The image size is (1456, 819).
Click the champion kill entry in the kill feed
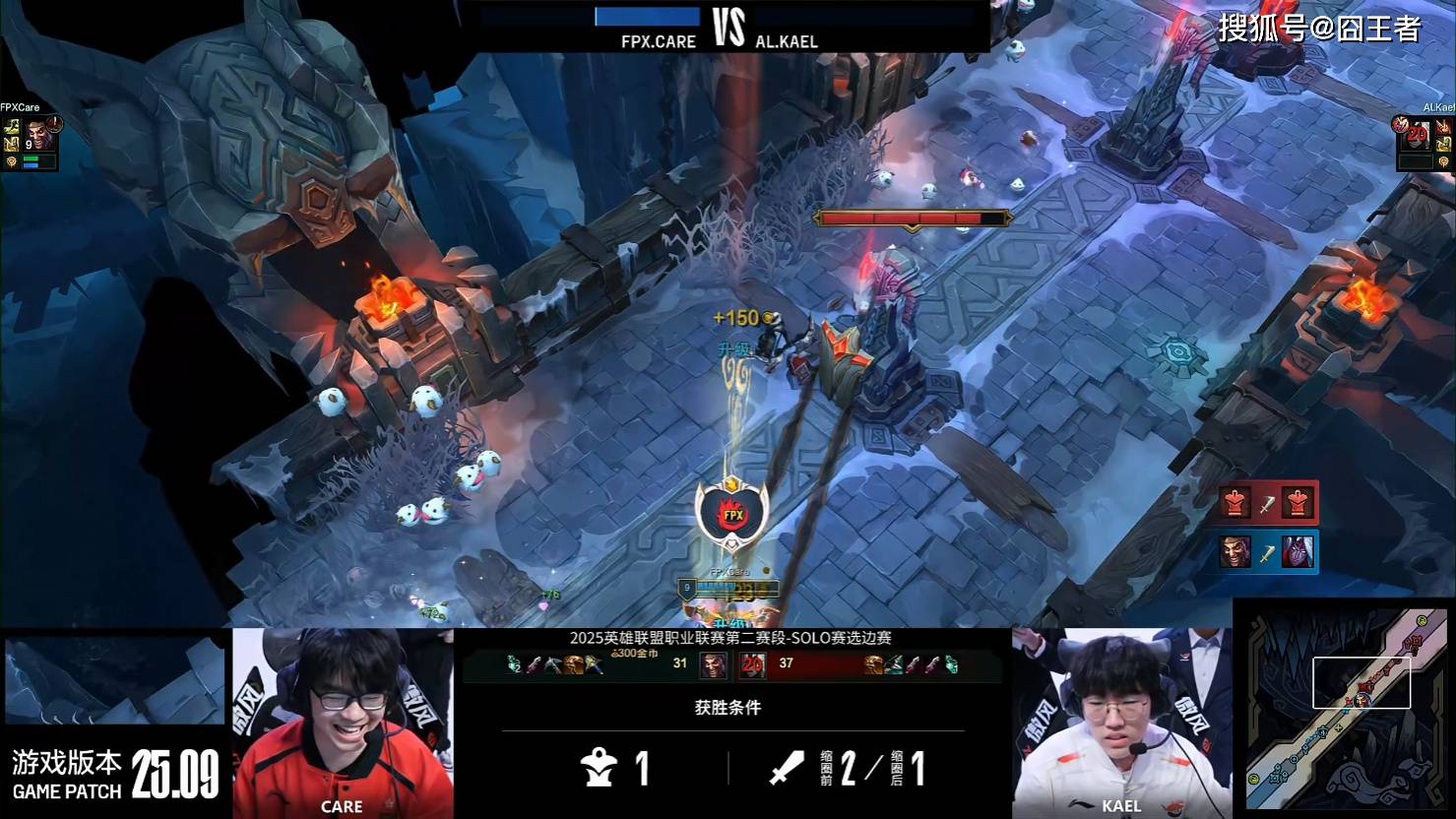coord(1267,552)
